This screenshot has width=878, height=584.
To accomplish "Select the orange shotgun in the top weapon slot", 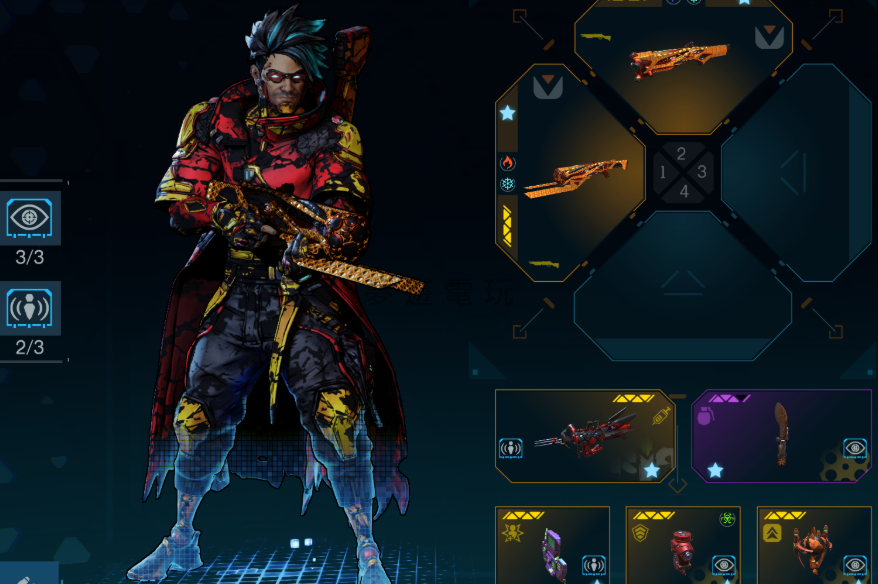I will [683, 63].
